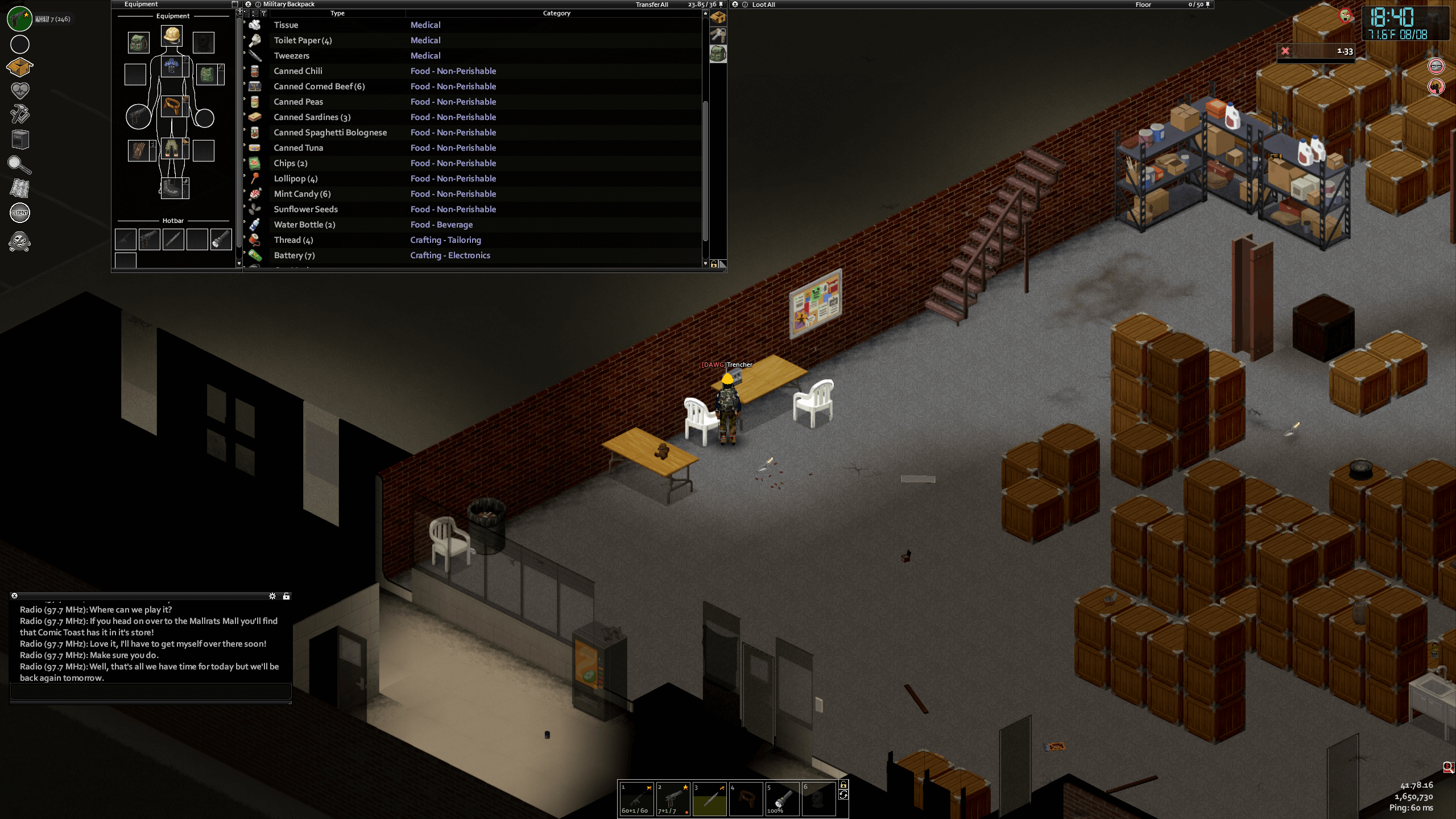The width and height of the screenshot is (1456, 819).
Task: Close the Floor loot window
Action: (735, 5)
